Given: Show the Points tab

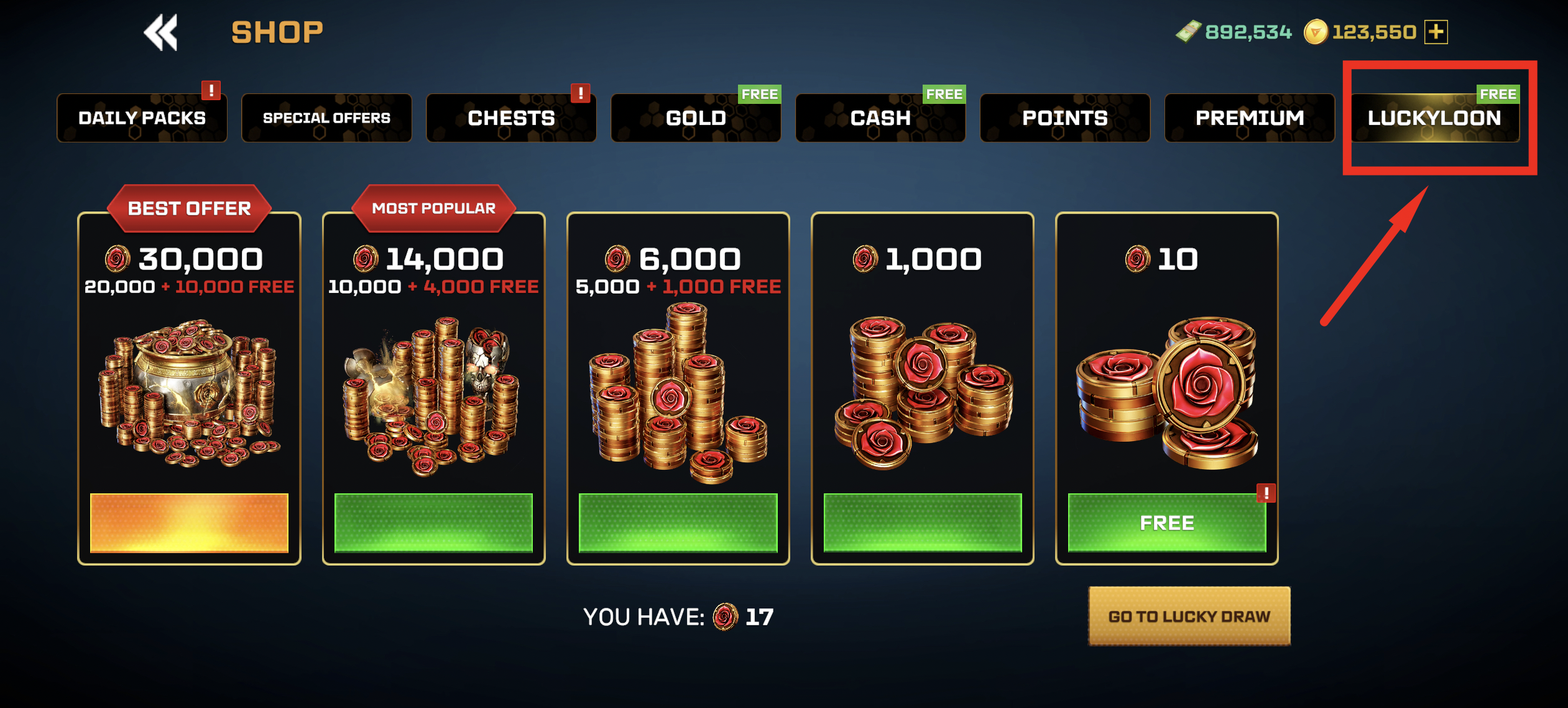Looking at the screenshot, I should coord(1065,118).
